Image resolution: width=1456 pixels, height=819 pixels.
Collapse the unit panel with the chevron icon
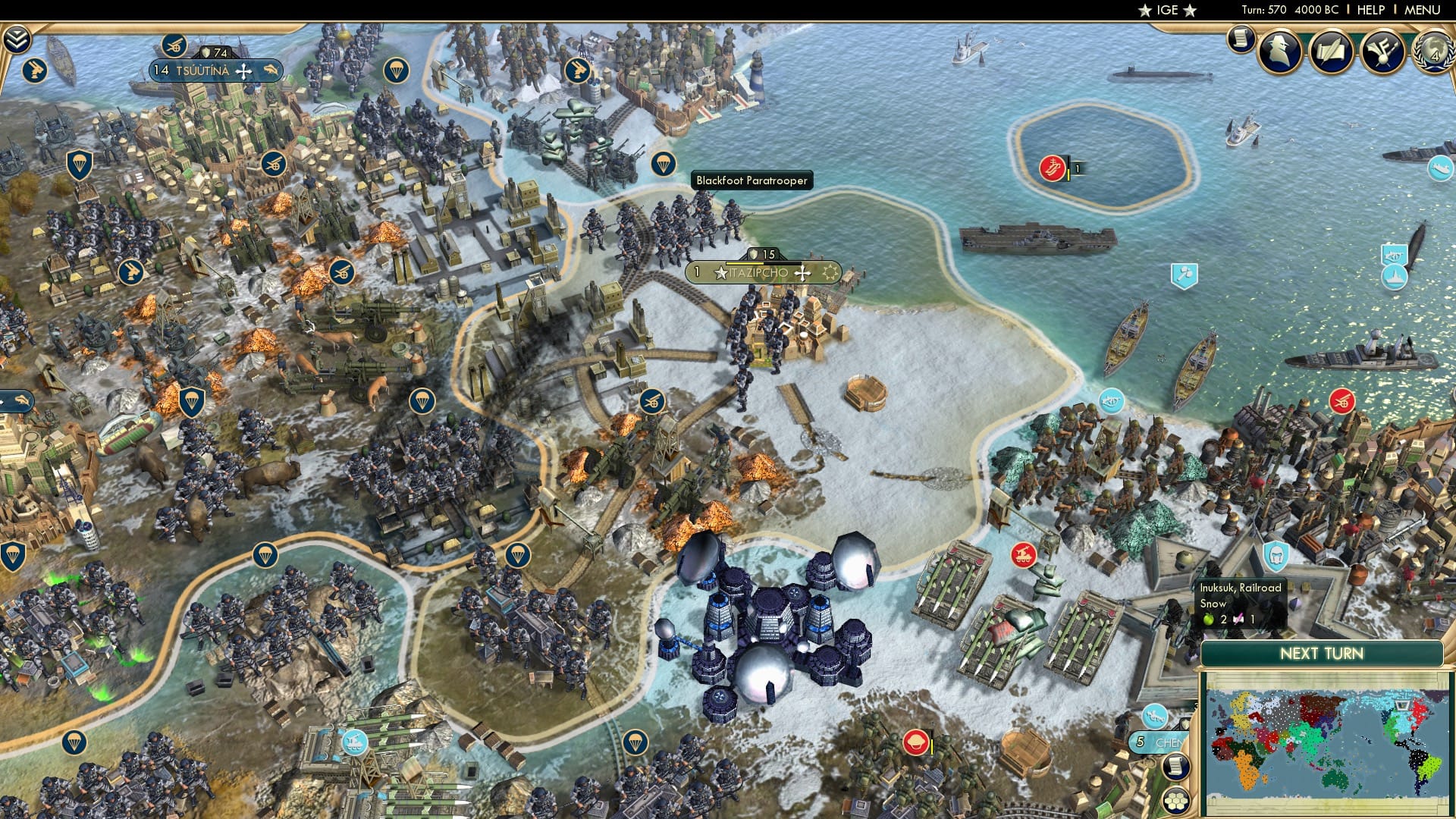point(15,39)
